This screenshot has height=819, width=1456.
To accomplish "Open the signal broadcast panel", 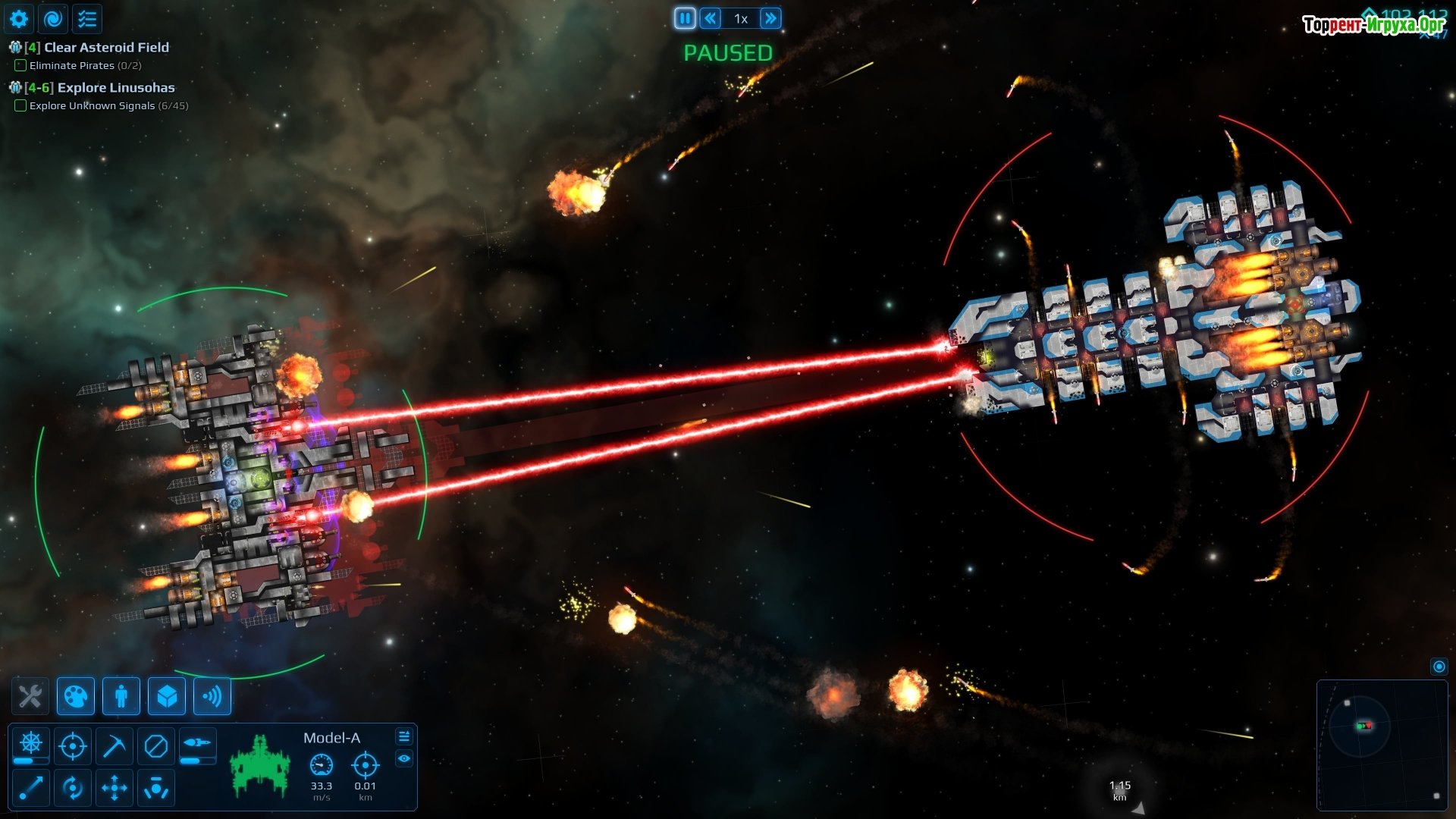I will 212,696.
